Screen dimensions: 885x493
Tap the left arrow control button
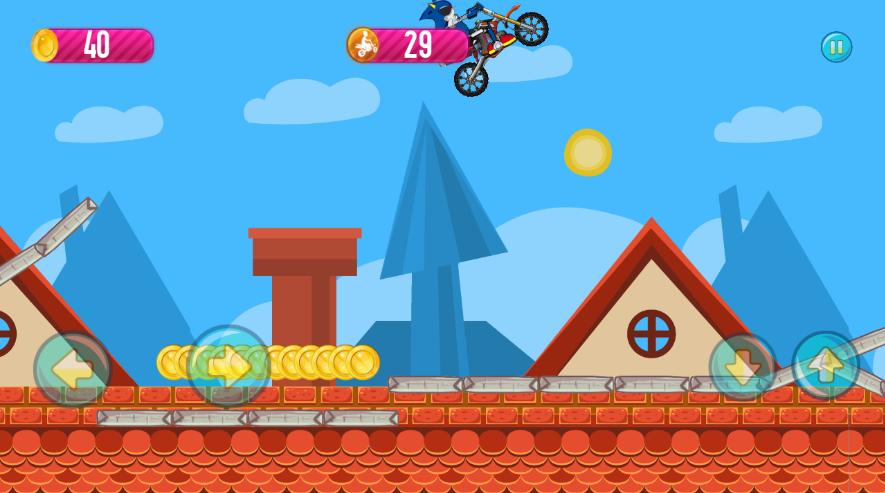click(x=72, y=369)
